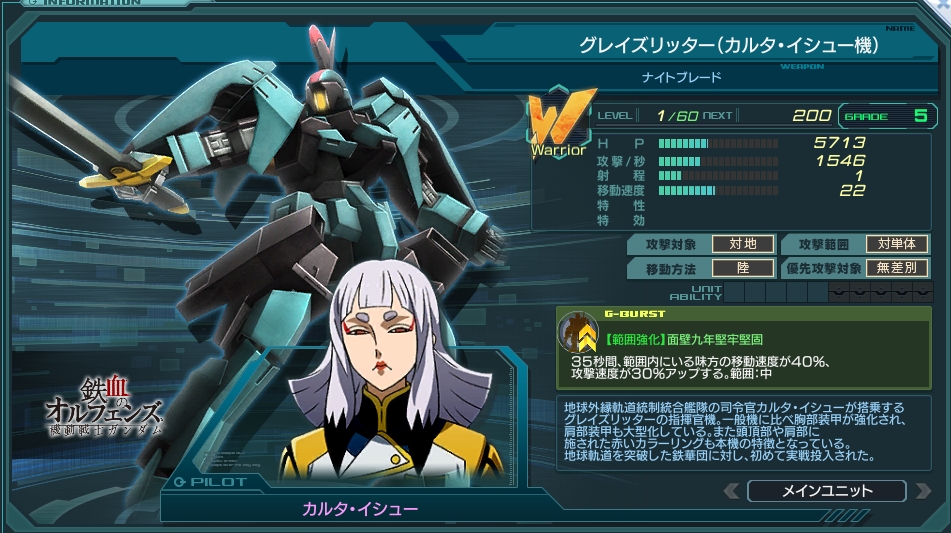The height and width of the screenshot is (533, 951).
Task: Click the メインユニット button
Action: 826,491
